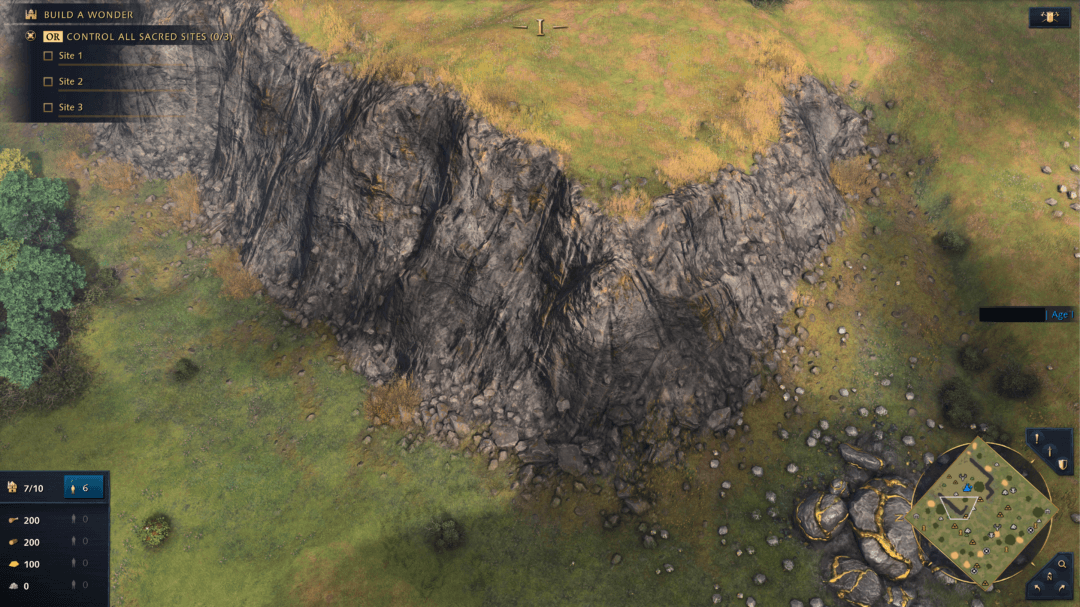
Task: Select the Site 3 objective entry
Action: pyautogui.click(x=70, y=108)
